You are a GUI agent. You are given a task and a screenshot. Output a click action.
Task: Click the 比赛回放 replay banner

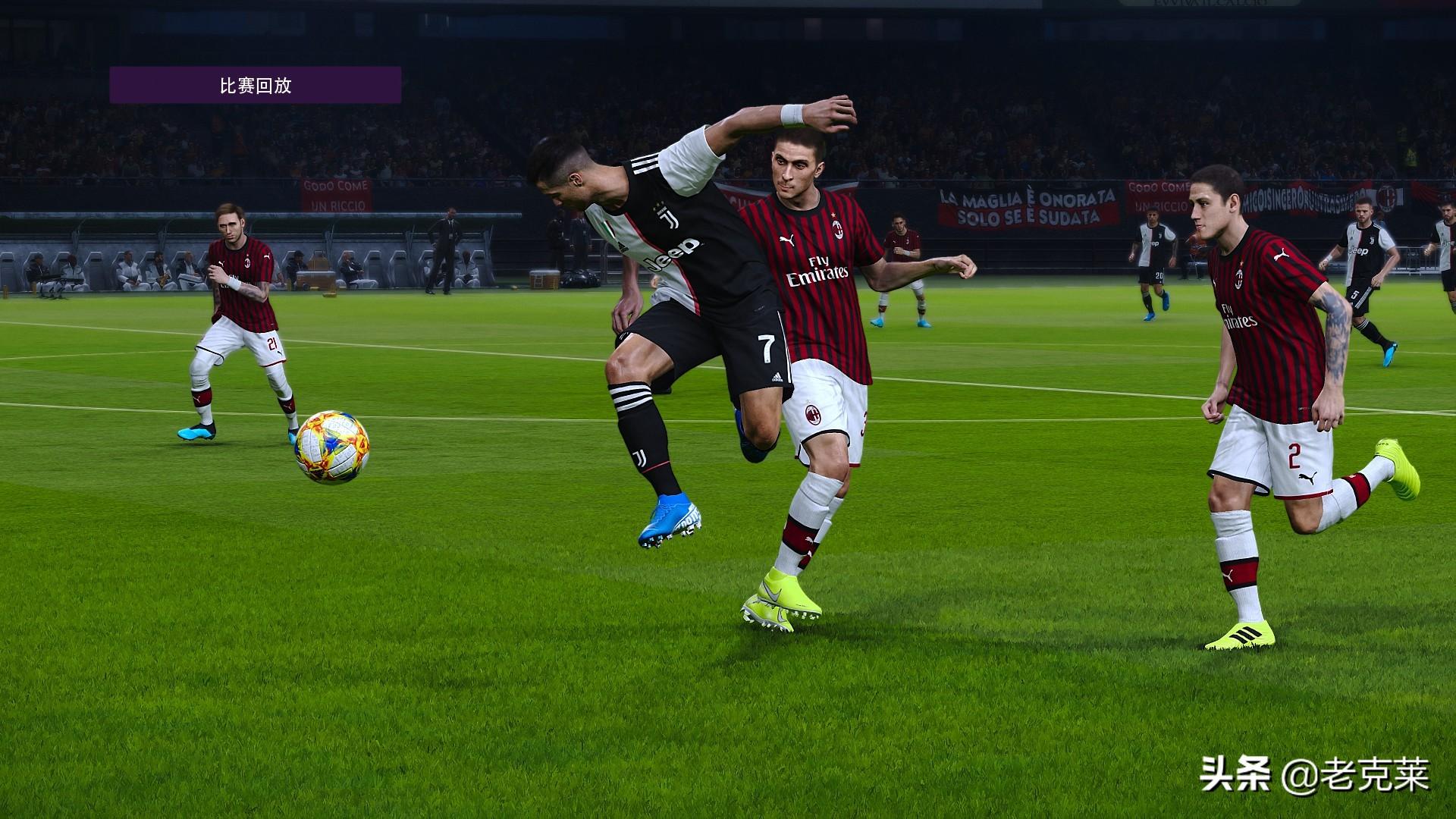click(256, 85)
